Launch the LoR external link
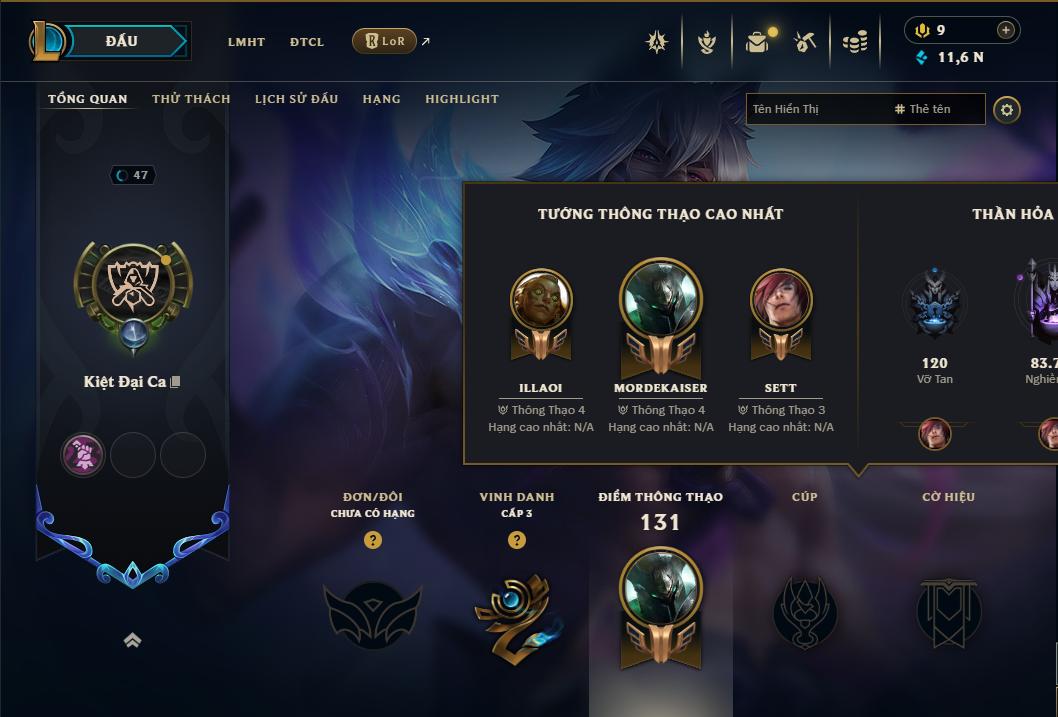1058x717 pixels. (x=385, y=41)
